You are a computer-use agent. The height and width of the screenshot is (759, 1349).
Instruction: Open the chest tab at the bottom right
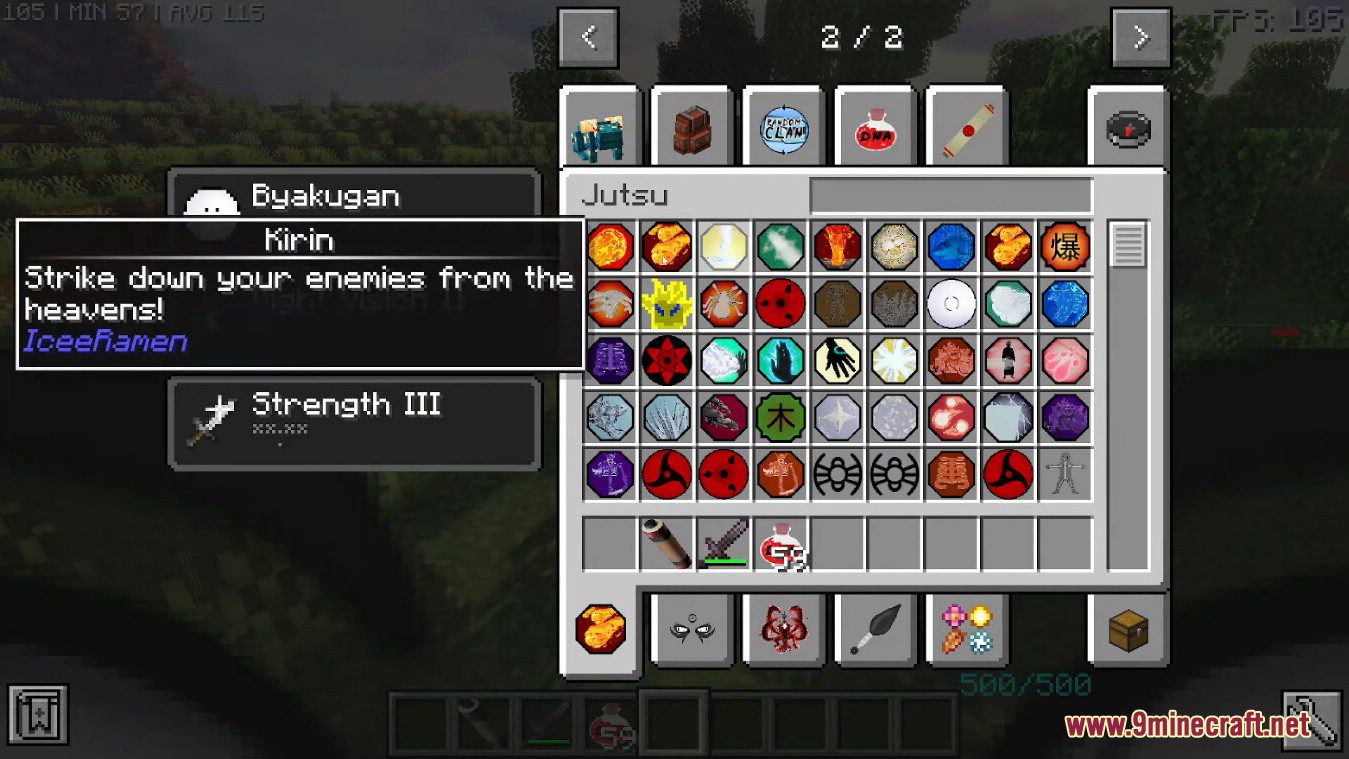(x=1127, y=630)
